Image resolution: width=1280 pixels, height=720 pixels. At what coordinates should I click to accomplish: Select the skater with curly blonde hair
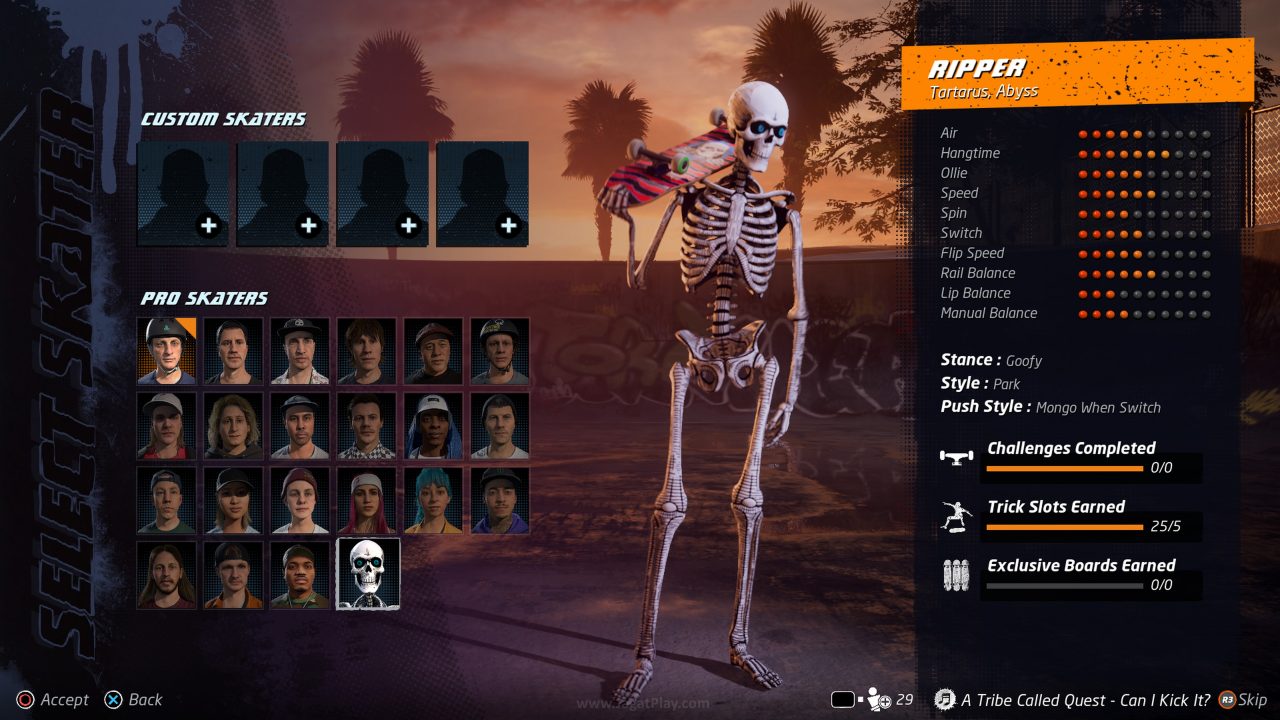(x=234, y=425)
